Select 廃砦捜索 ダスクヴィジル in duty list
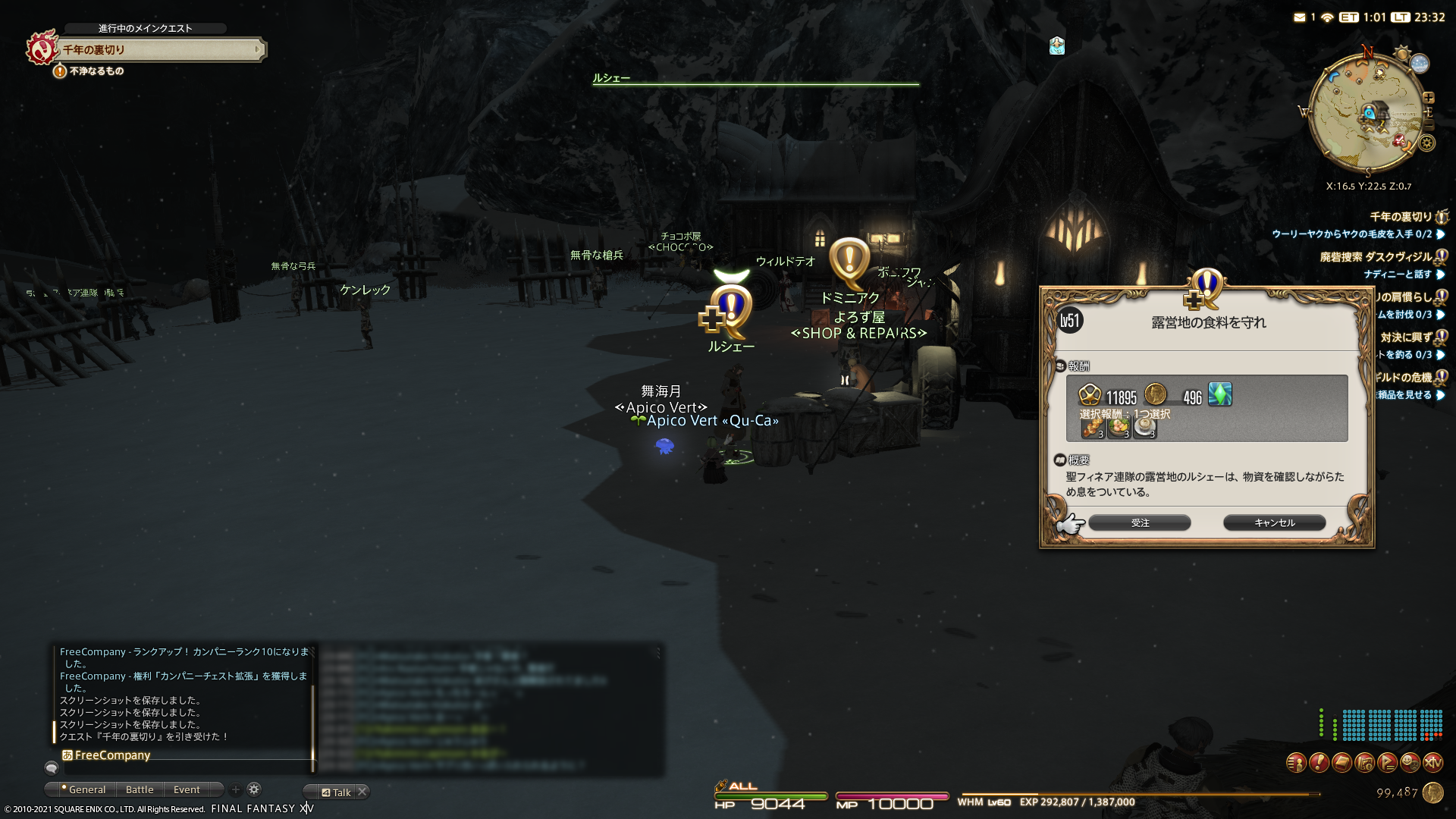1456x819 pixels. [1376, 257]
